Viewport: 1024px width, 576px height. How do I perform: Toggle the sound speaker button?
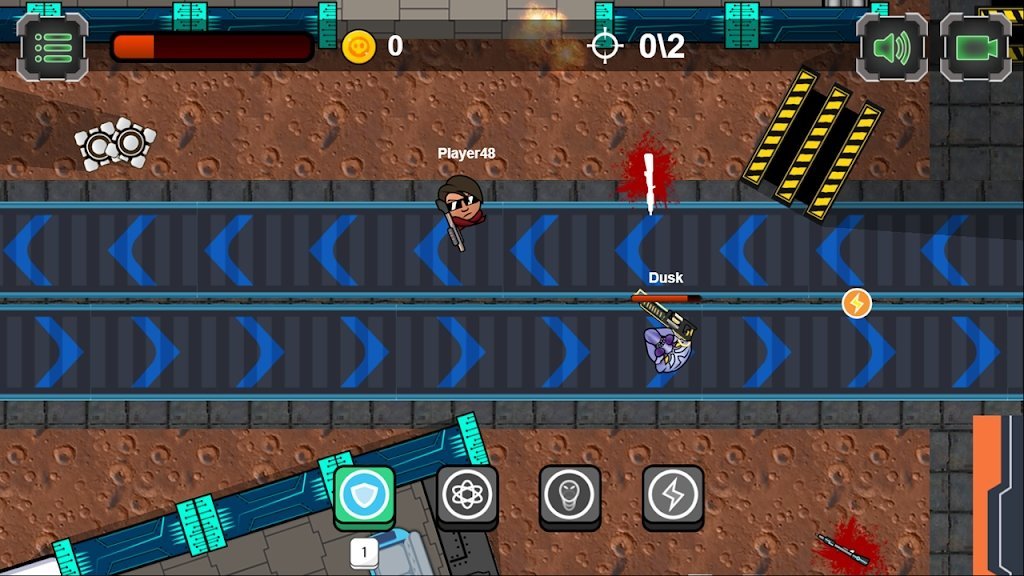point(892,46)
